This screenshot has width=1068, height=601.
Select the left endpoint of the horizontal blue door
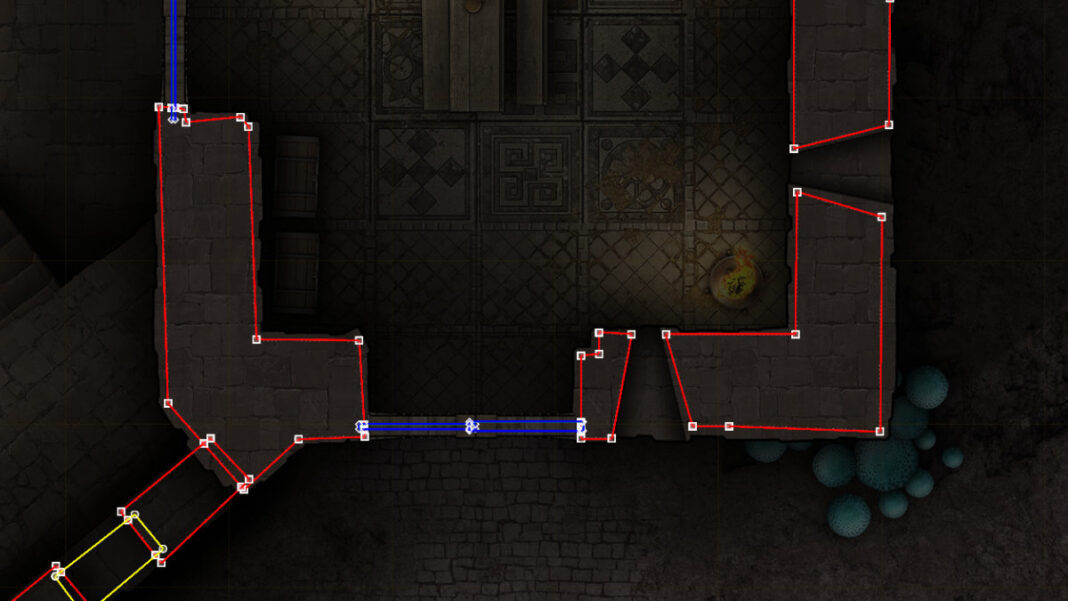click(362, 427)
